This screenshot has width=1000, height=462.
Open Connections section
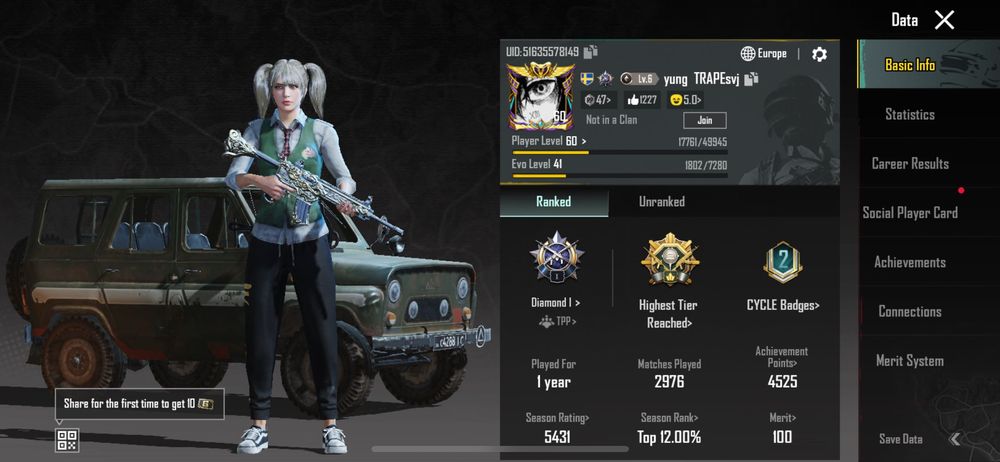(910, 311)
